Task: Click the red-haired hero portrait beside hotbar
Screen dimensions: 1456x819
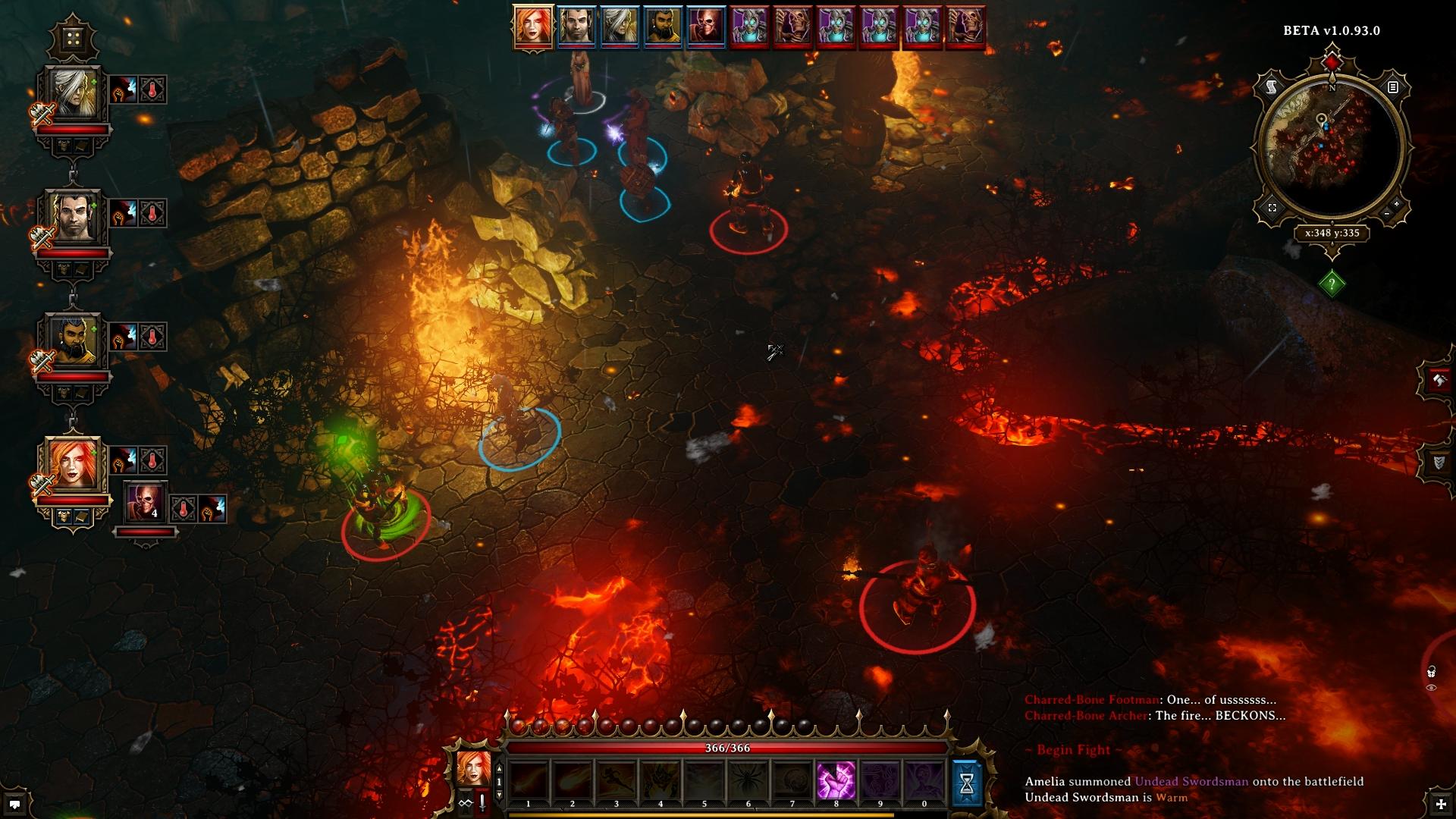Action: (474, 768)
